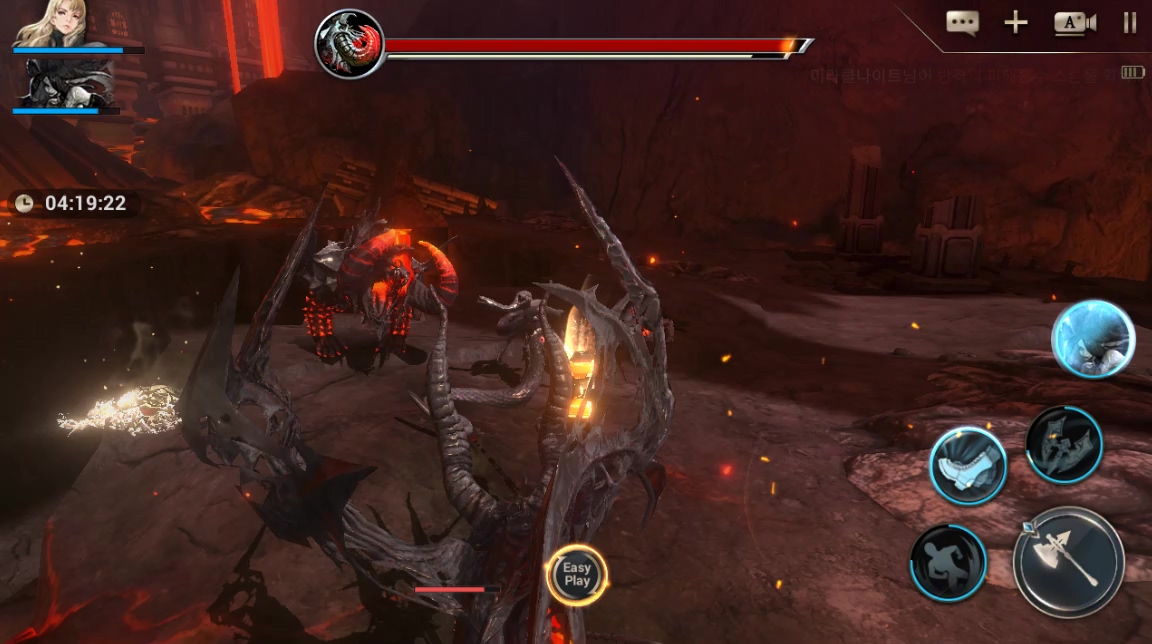1152x644 pixels.
Task: Use the armored boot kick skill
Action: 967,466
